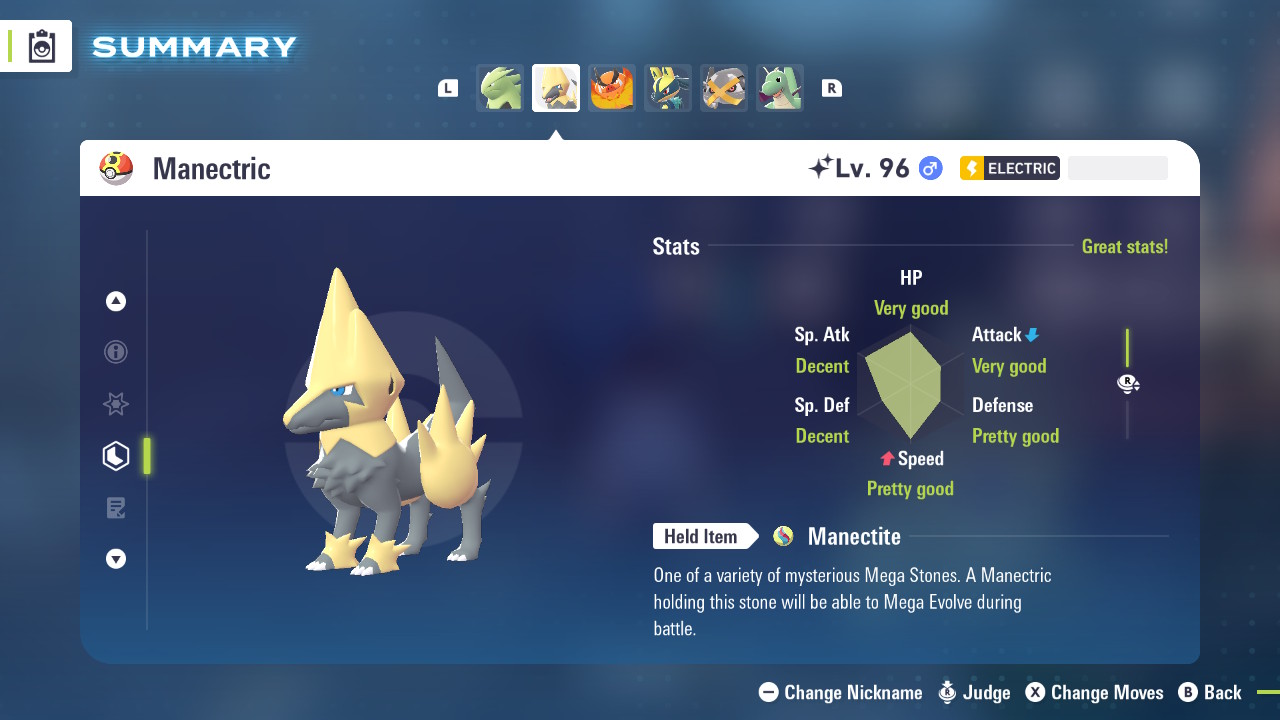Switch to the Lucario party thumbnail

(x=668, y=88)
